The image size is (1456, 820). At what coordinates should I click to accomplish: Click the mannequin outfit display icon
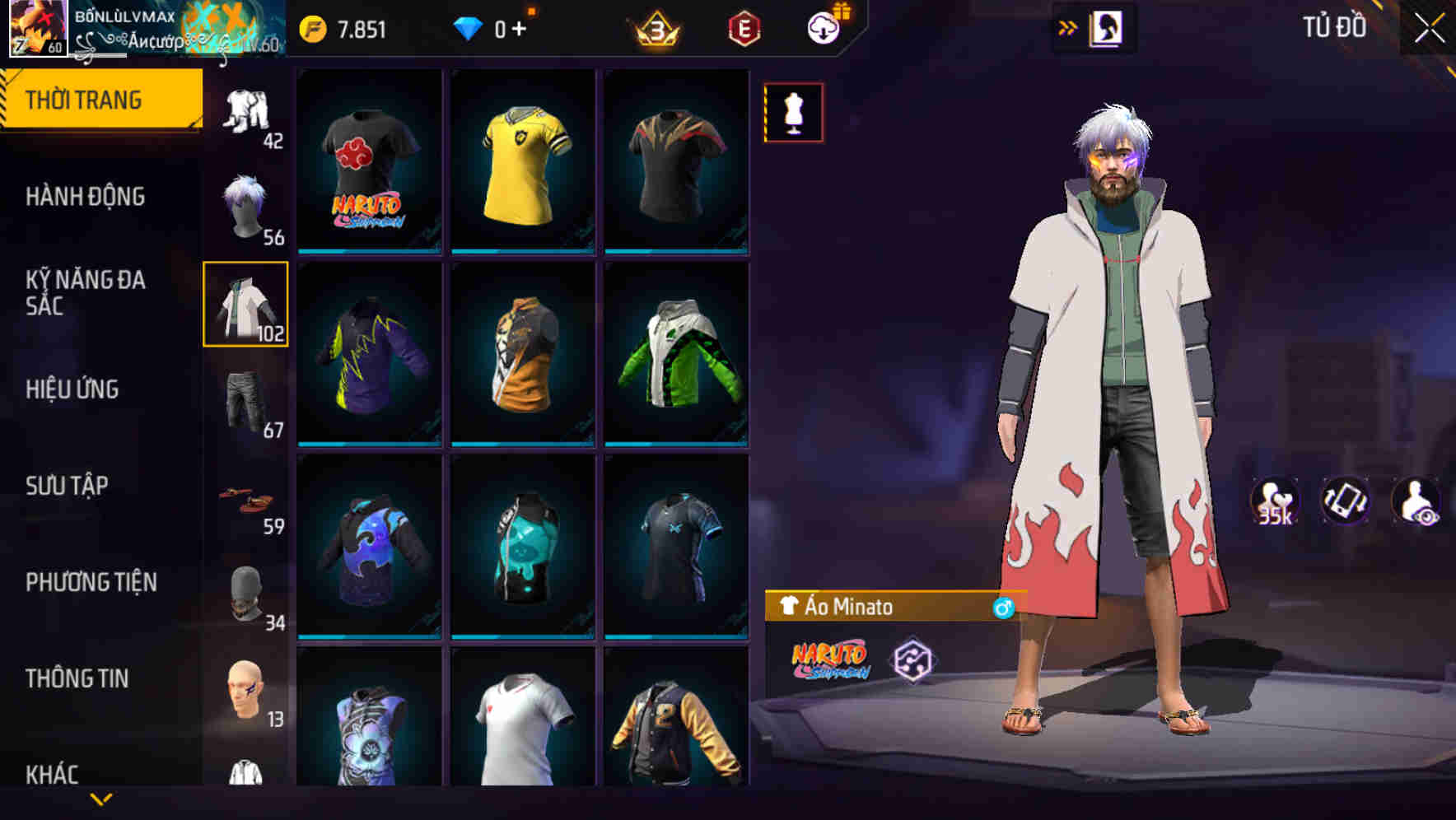pyautogui.click(x=793, y=113)
